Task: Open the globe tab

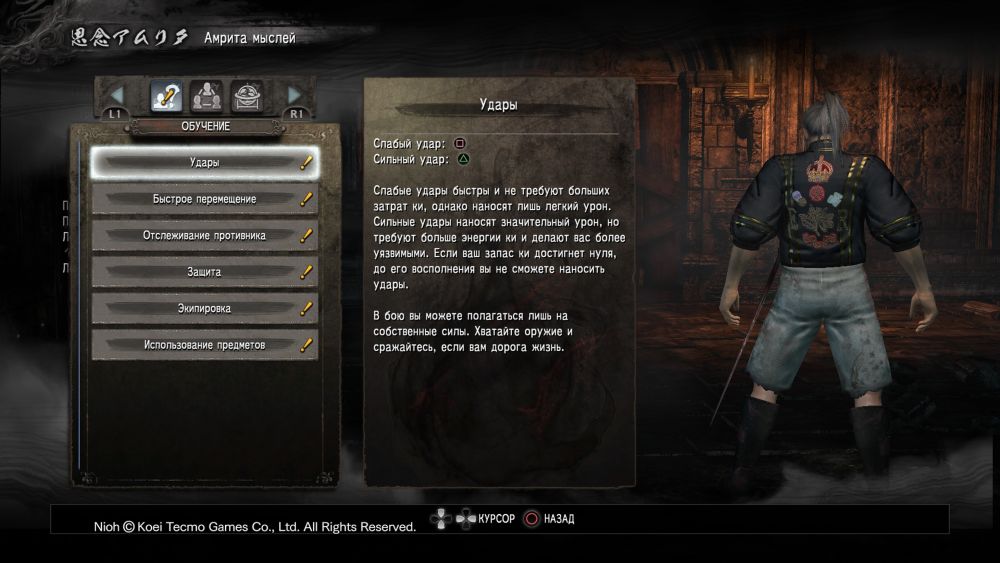Action: pyautogui.click(x=247, y=96)
